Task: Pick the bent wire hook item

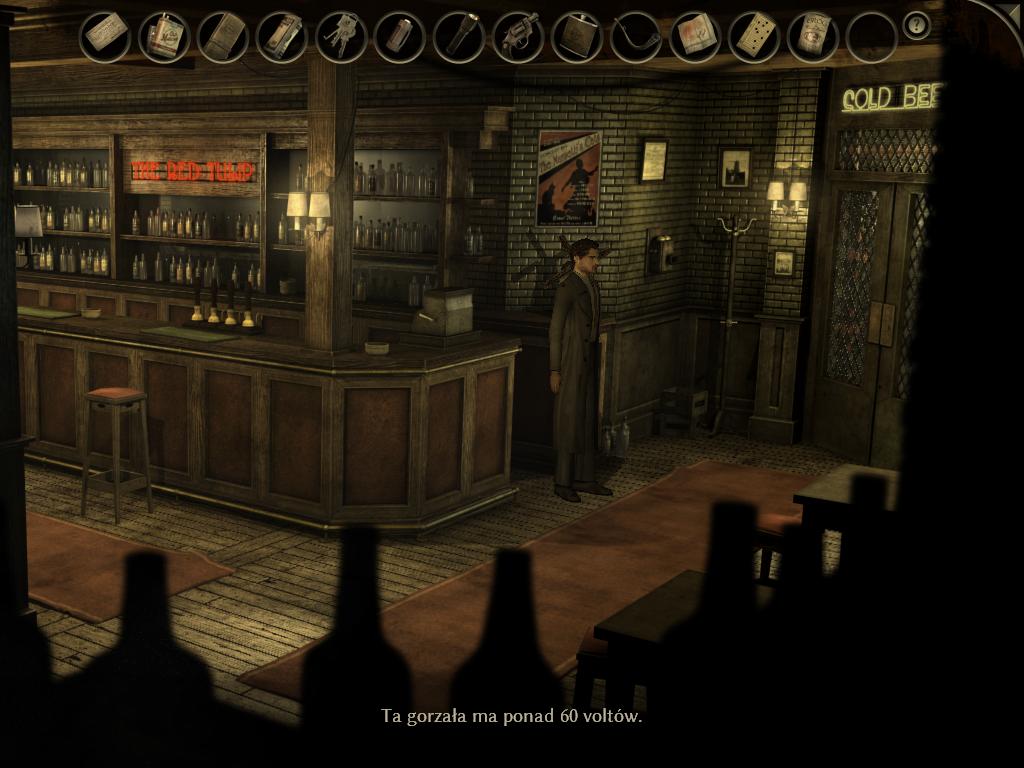Action: [x=636, y=37]
